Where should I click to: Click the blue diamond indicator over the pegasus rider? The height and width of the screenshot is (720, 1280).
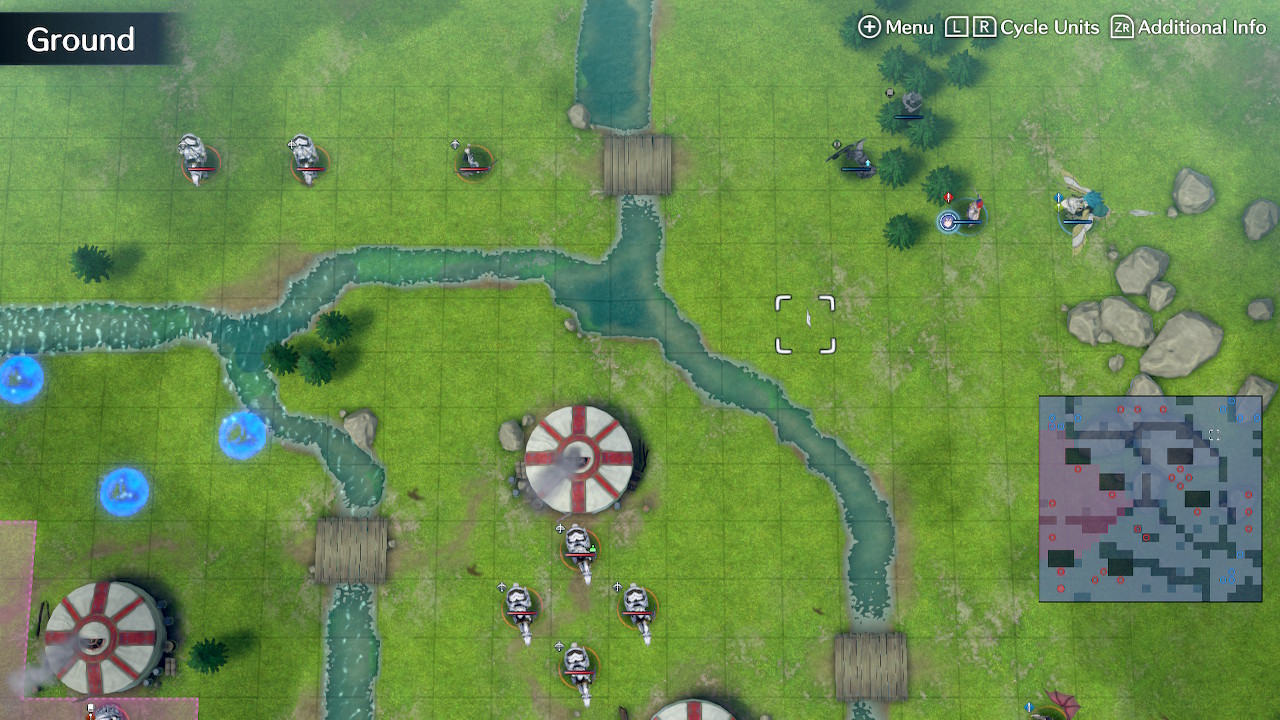[1057, 197]
